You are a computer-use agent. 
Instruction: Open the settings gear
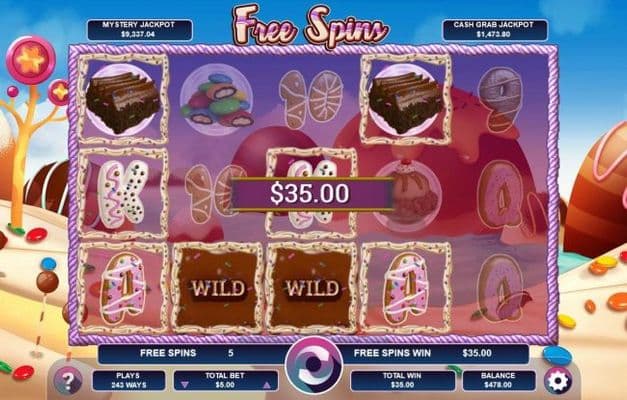point(557,380)
